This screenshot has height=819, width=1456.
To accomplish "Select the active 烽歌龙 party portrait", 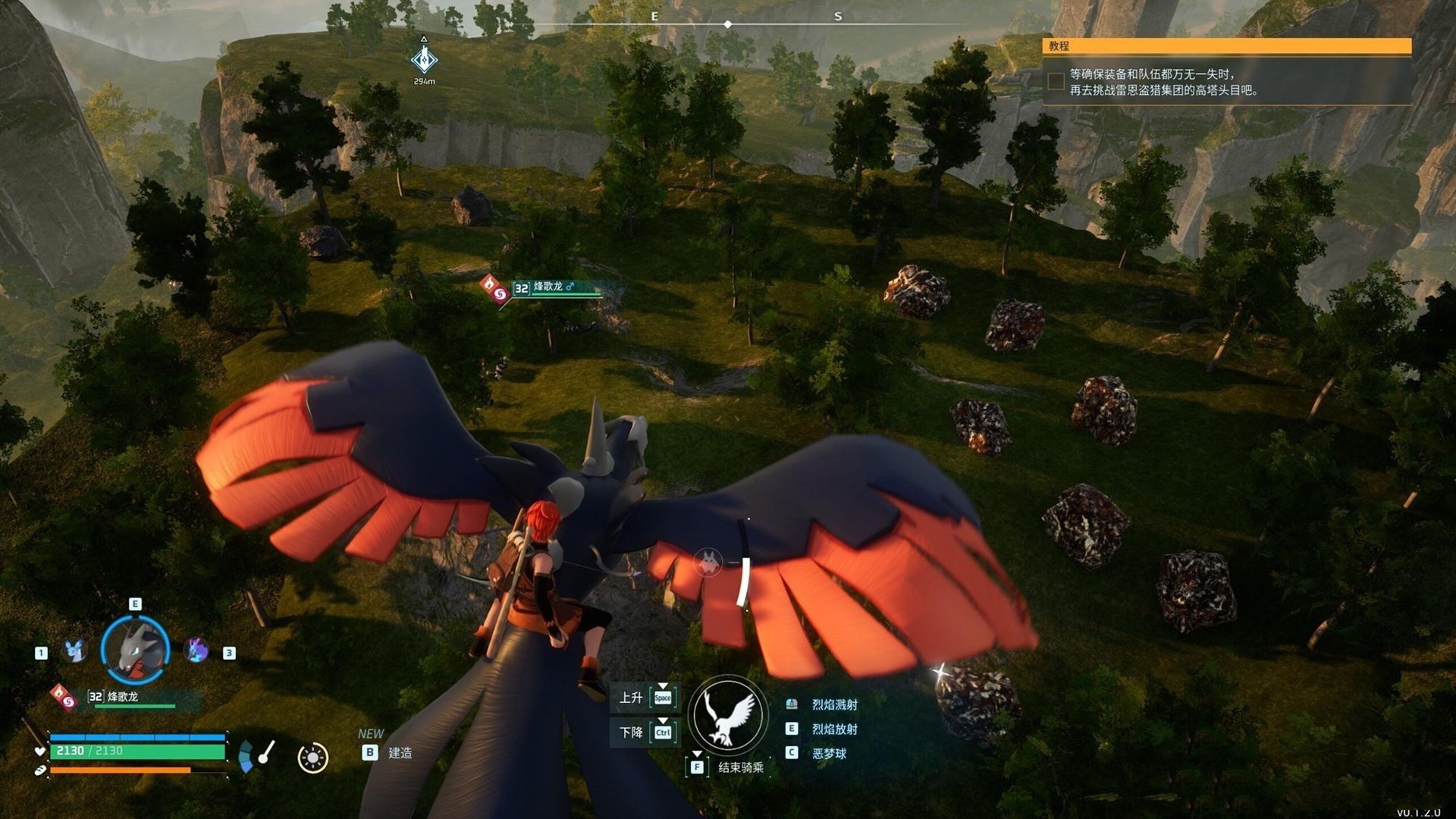I will point(135,650).
